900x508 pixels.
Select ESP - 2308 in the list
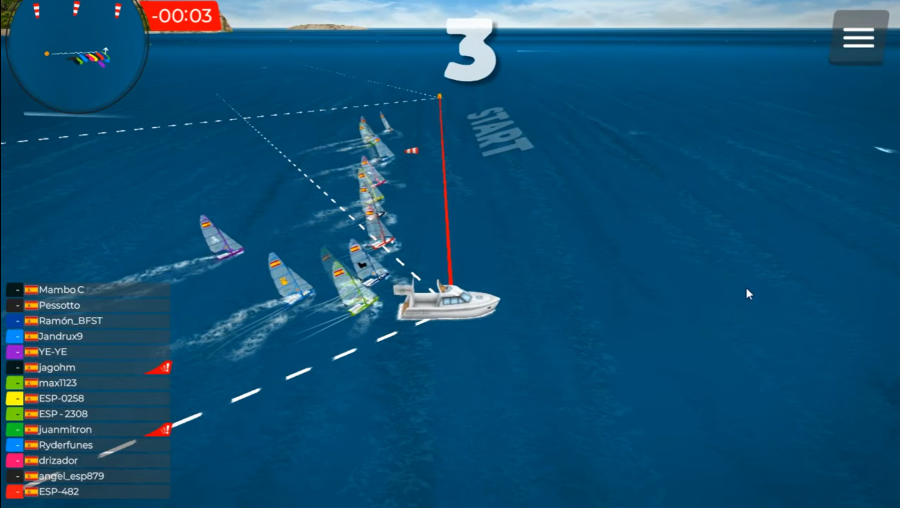(x=88, y=414)
